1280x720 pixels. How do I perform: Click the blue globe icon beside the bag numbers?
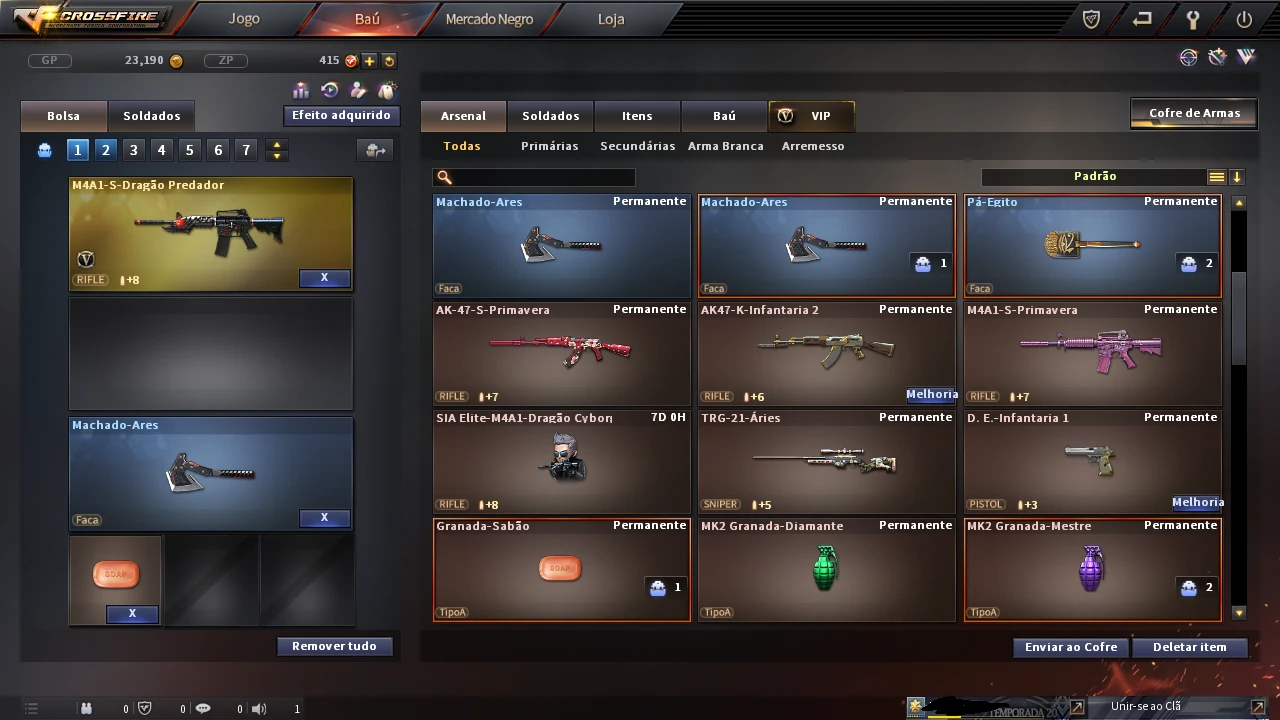[42, 149]
